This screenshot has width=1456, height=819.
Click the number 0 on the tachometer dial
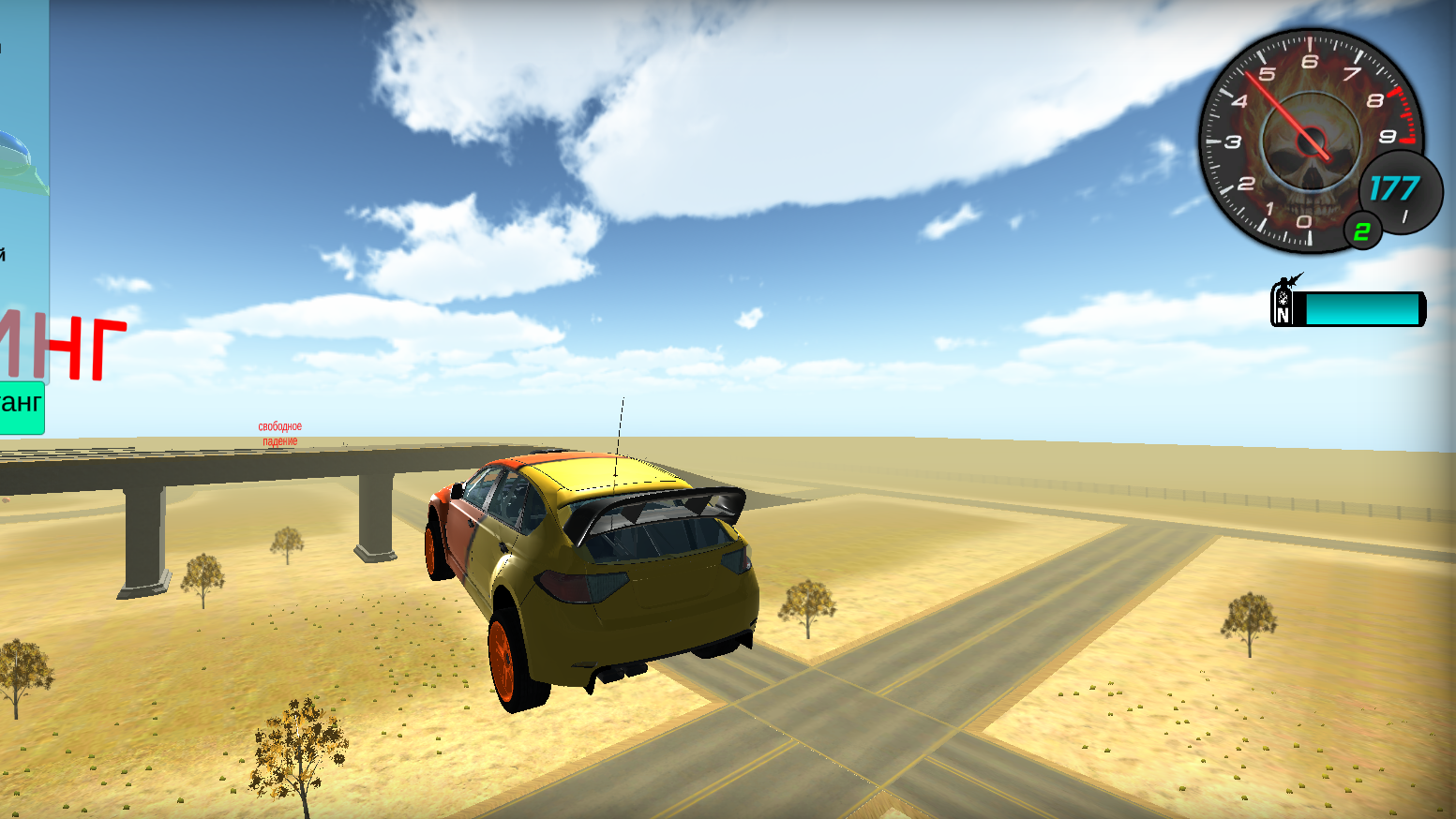pyautogui.click(x=1303, y=222)
